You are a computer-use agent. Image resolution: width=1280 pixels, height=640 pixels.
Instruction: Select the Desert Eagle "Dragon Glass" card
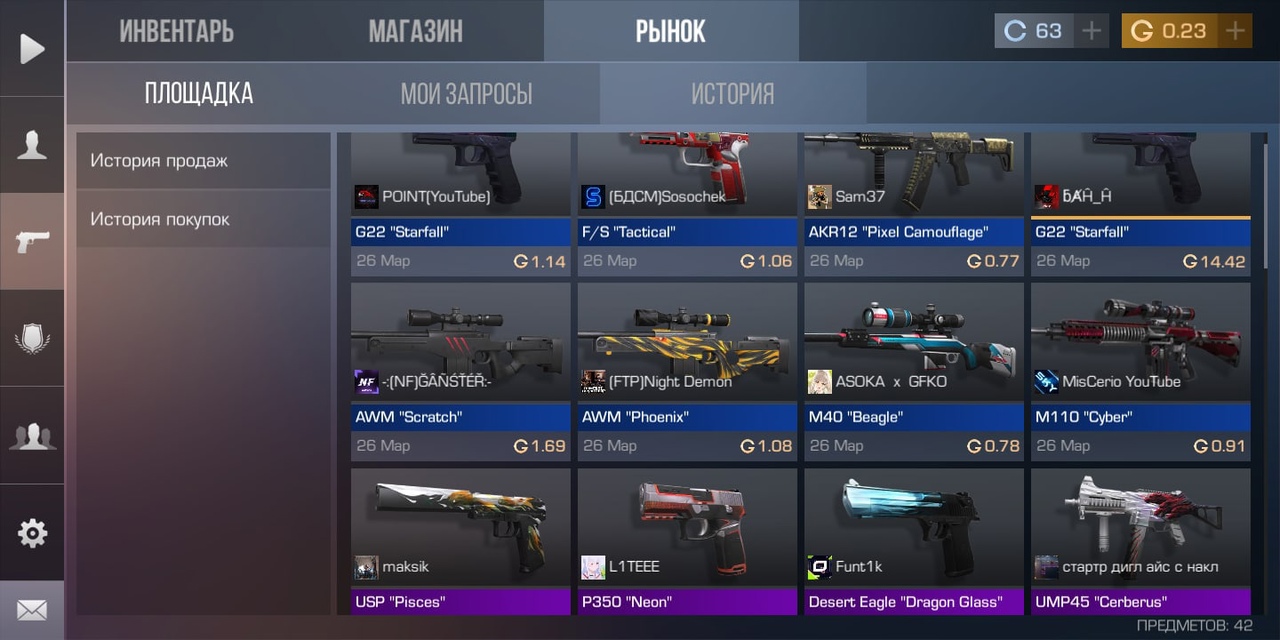pos(914,541)
